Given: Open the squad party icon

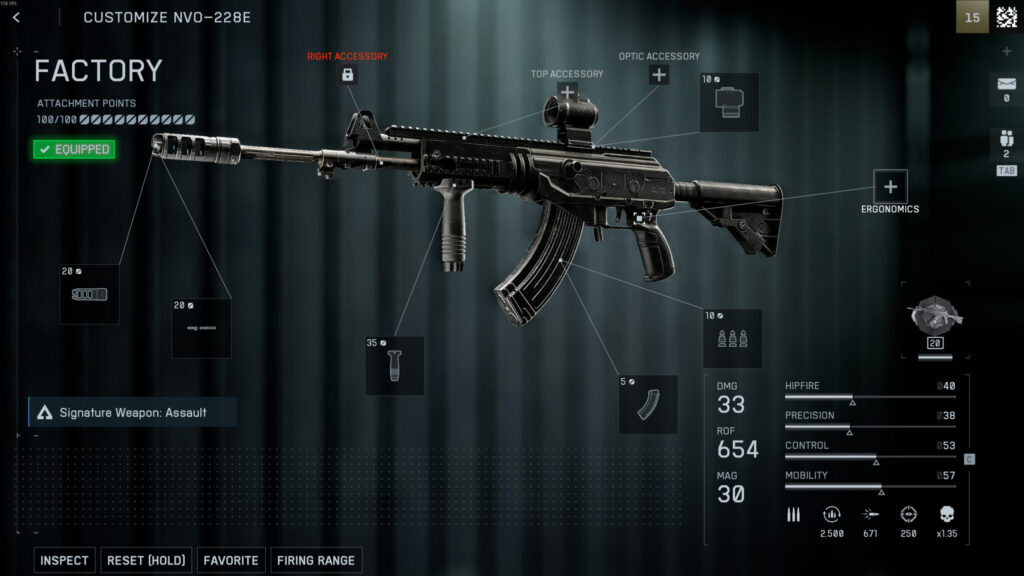Looking at the screenshot, I should click(1006, 143).
